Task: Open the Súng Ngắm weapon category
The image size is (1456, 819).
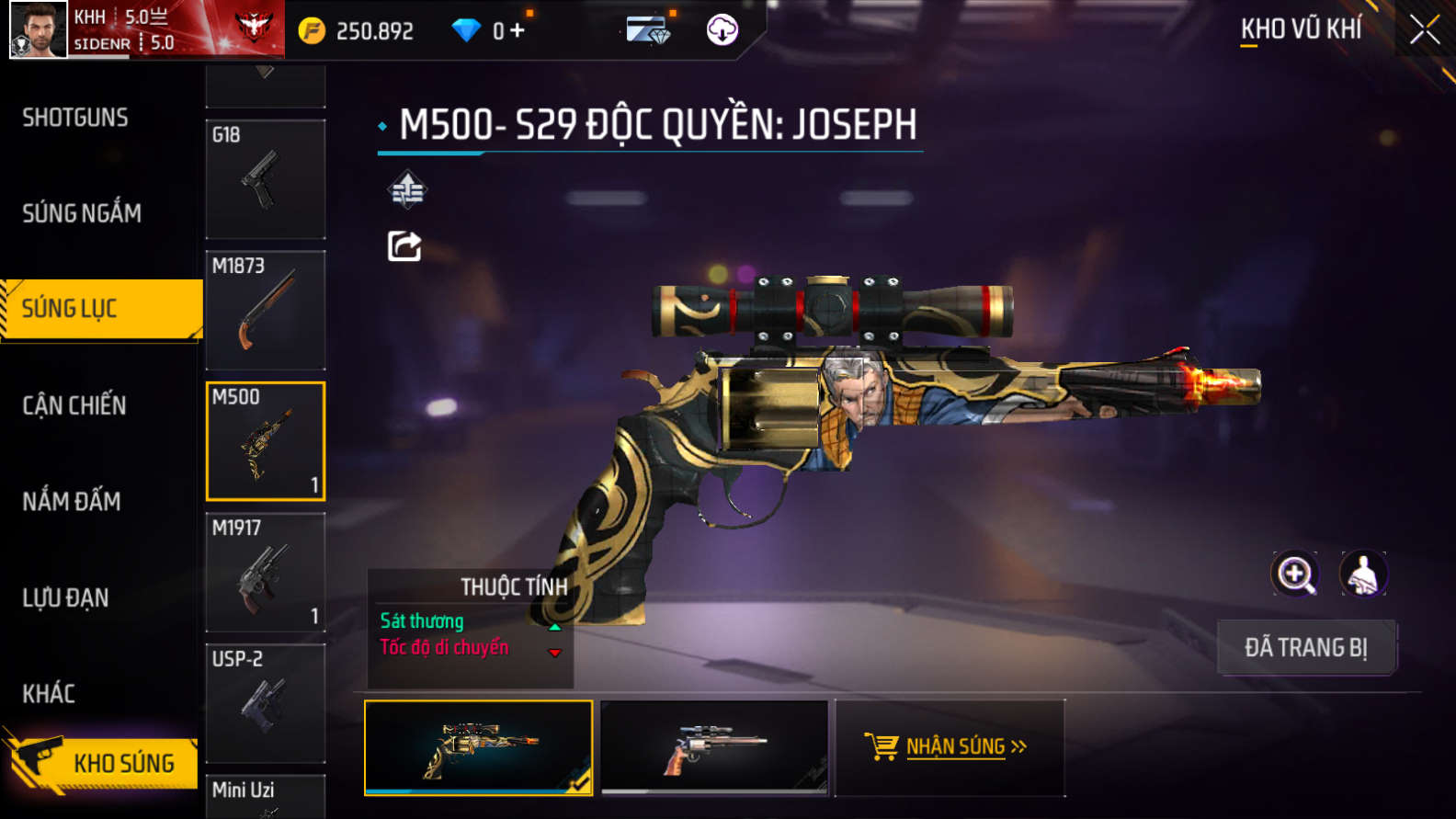Action: coord(82,213)
